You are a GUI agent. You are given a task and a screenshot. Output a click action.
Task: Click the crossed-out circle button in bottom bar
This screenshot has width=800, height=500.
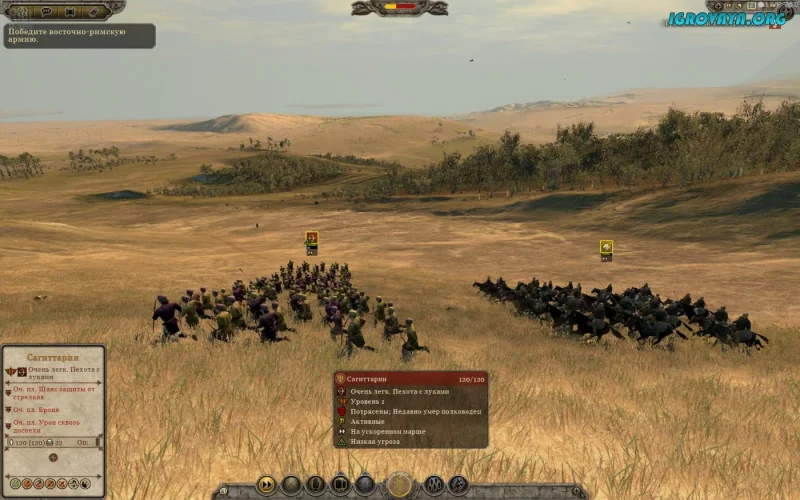(291, 485)
